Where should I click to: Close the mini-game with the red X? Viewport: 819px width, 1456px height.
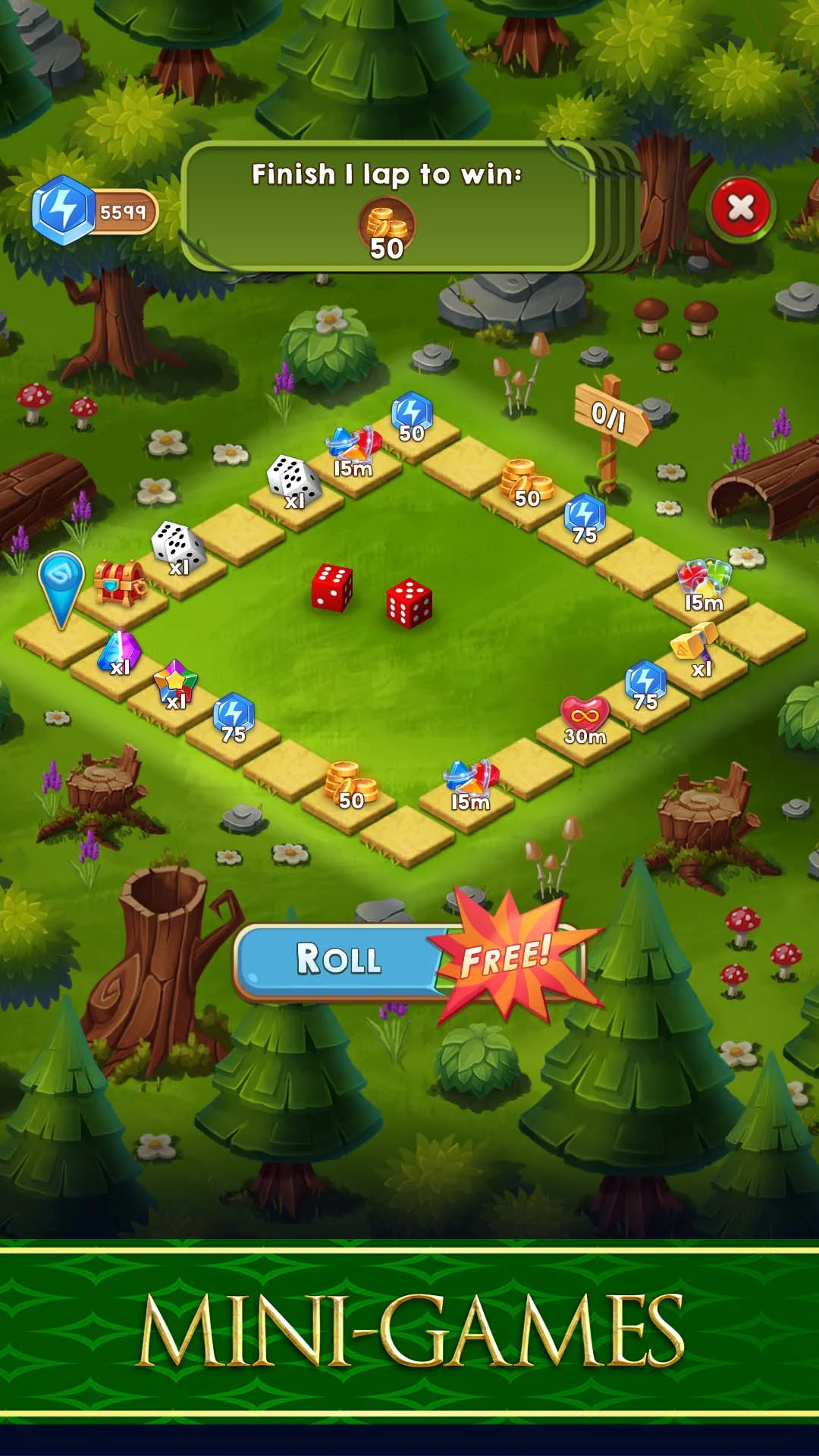(x=740, y=208)
